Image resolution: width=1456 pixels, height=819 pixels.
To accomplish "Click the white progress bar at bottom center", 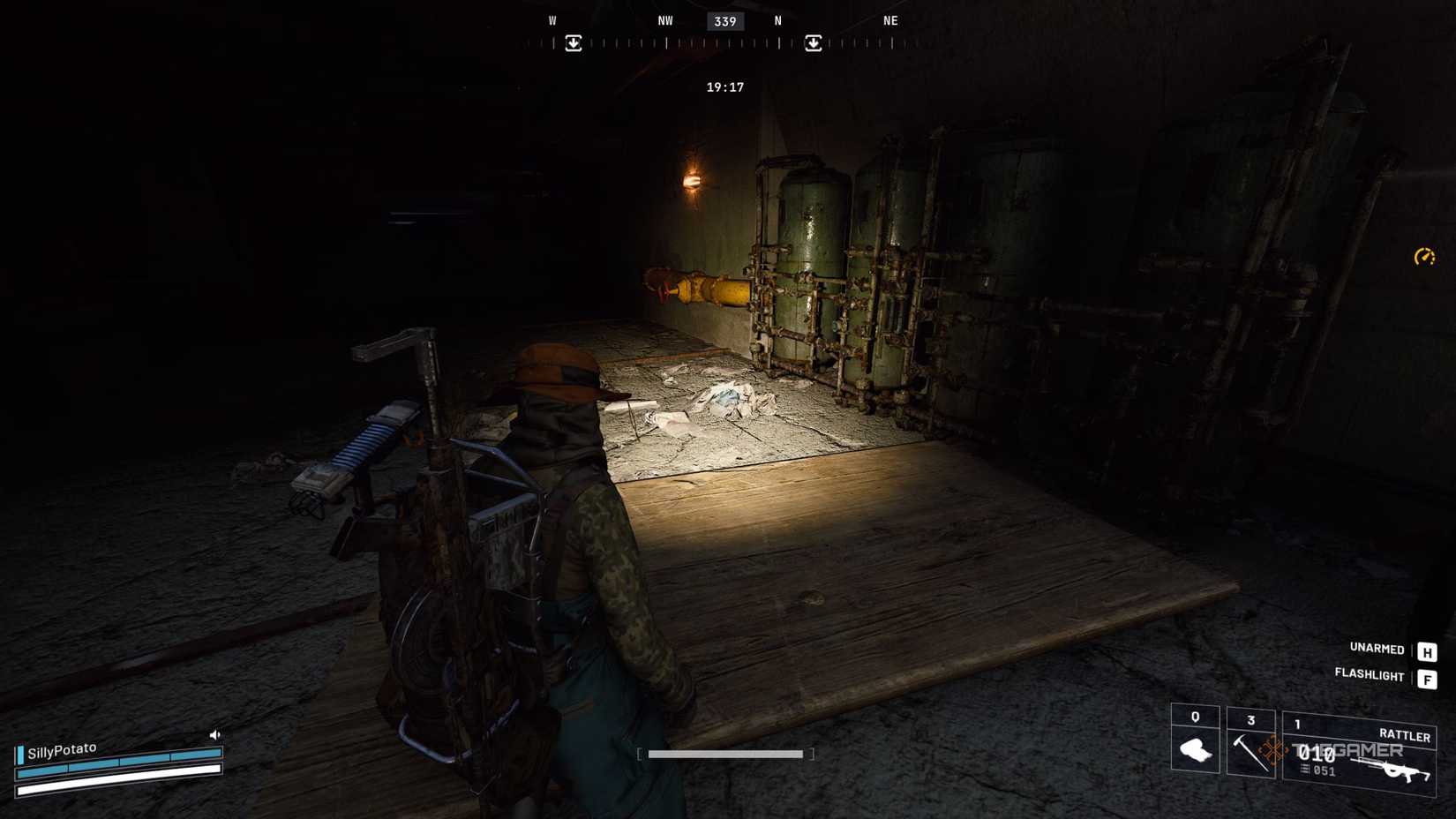I will (725, 755).
